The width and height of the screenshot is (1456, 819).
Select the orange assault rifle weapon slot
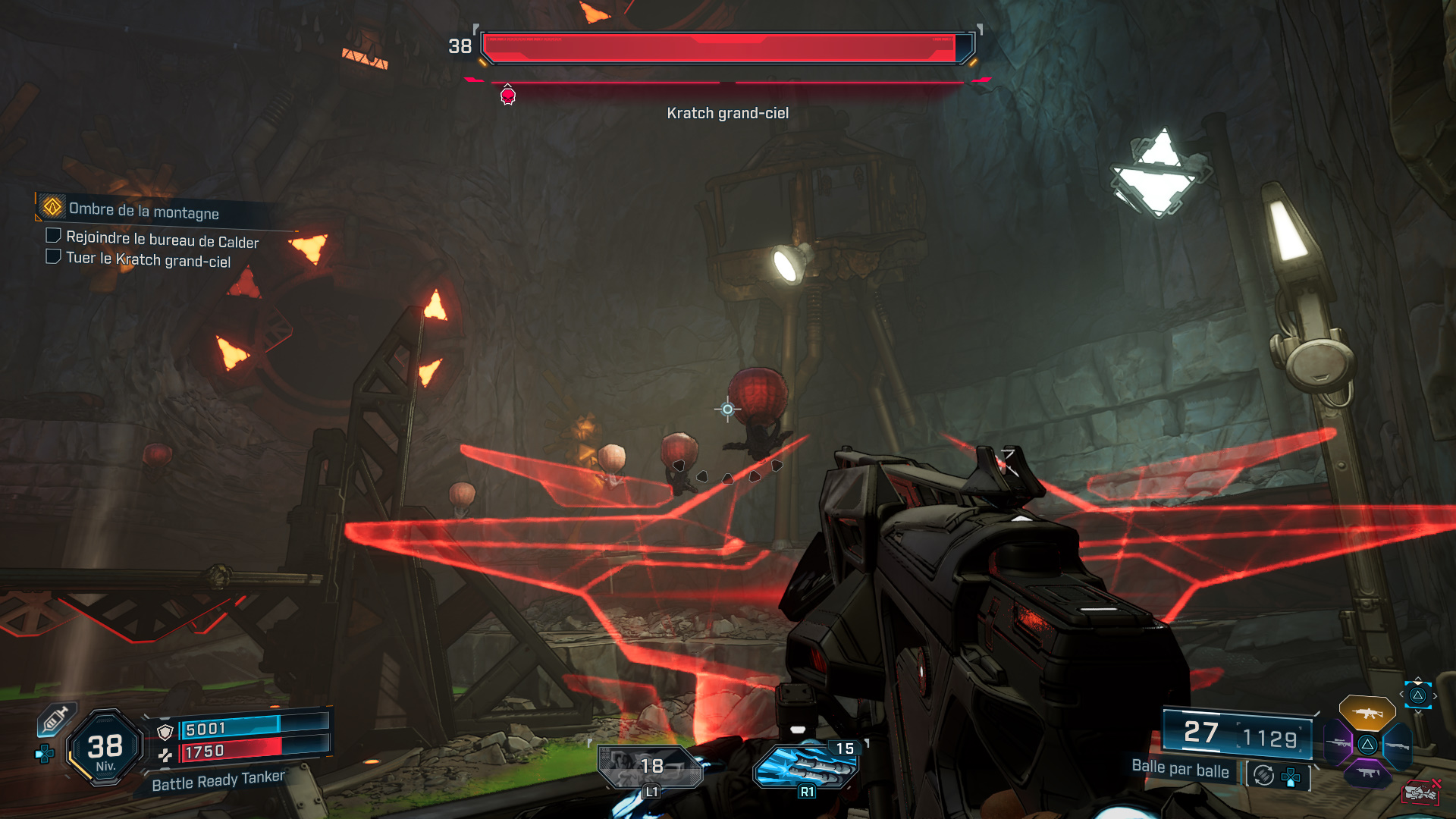click(x=1367, y=713)
